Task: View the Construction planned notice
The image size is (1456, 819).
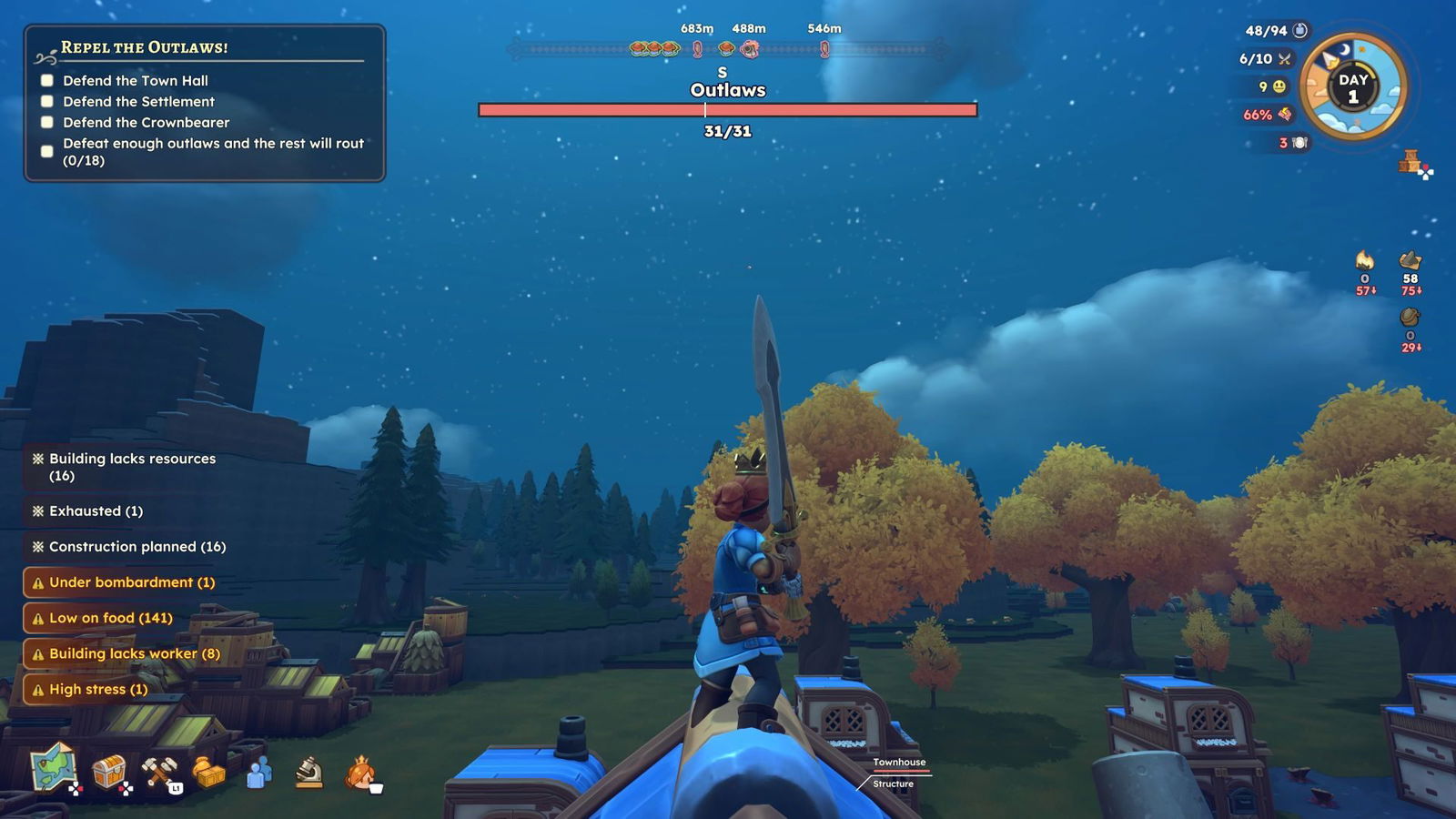Action: (129, 547)
